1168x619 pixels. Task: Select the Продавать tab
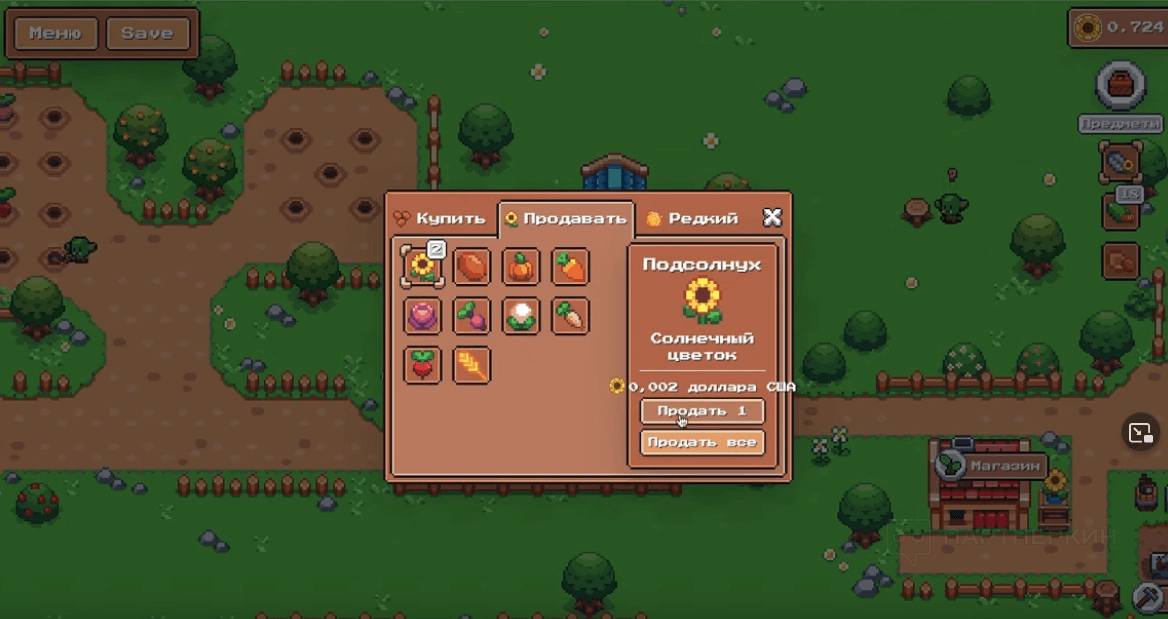pos(565,218)
